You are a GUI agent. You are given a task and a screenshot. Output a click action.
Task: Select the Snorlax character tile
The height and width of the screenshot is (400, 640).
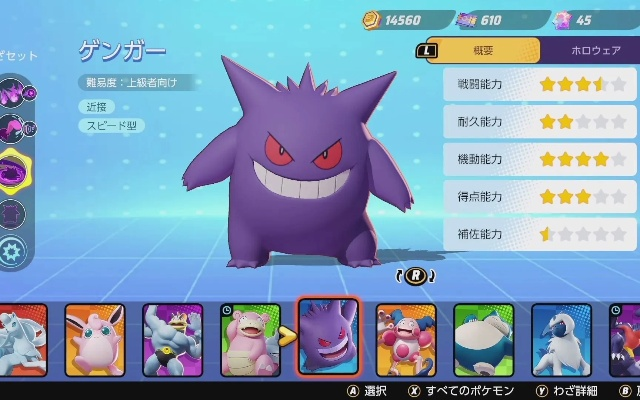(x=483, y=339)
